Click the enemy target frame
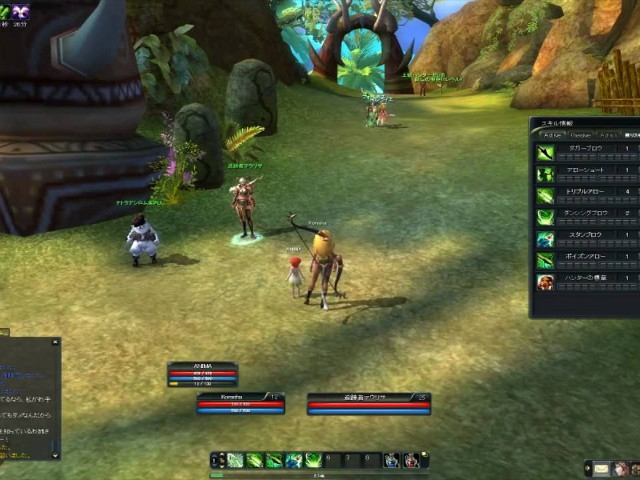The width and height of the screenshot is (640, 480). (368, 403)
